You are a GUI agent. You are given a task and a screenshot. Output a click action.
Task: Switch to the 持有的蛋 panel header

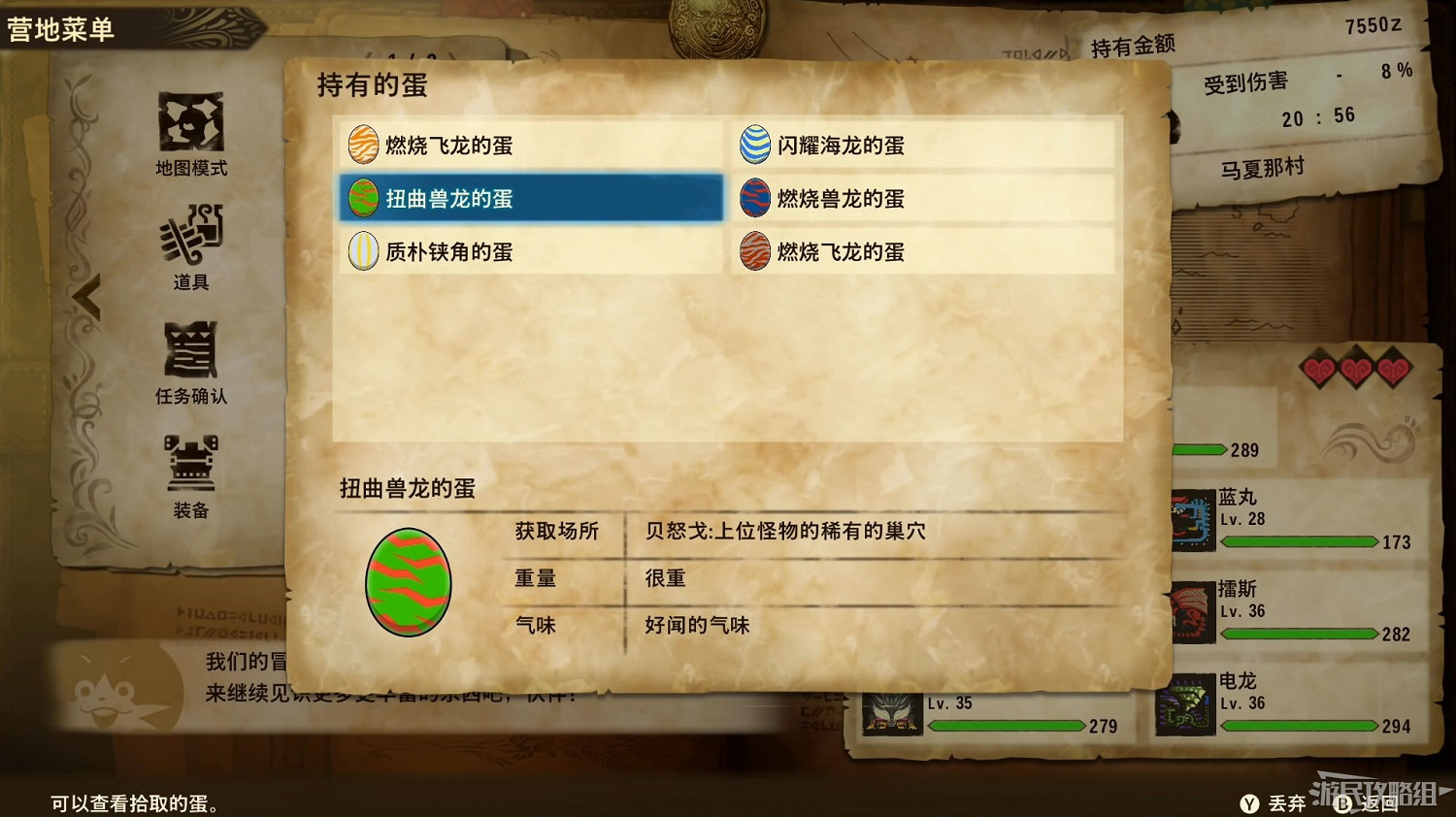coord(372,86)
